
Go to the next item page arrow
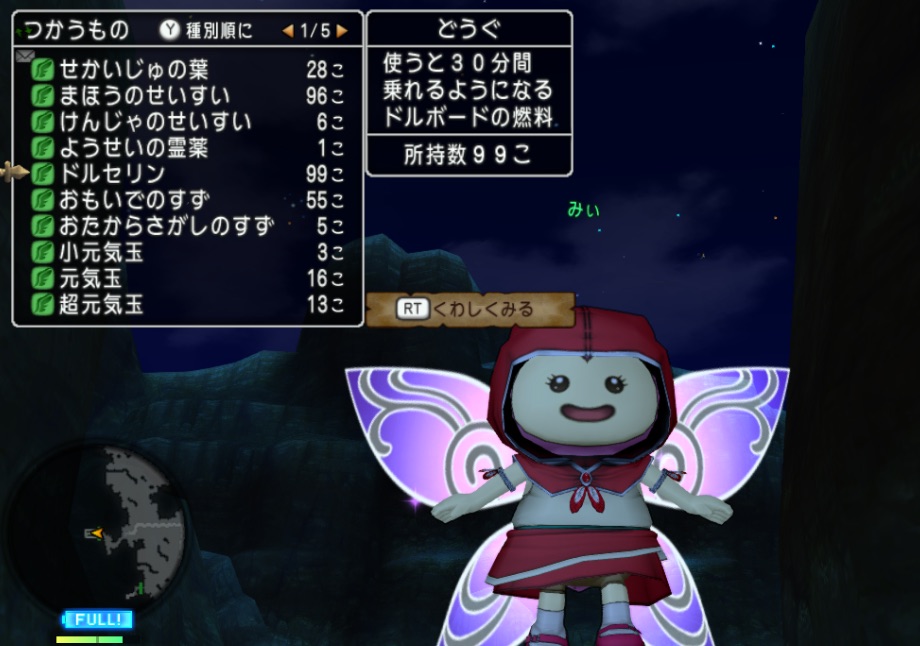pyautogui.click(x=343, y=31)
